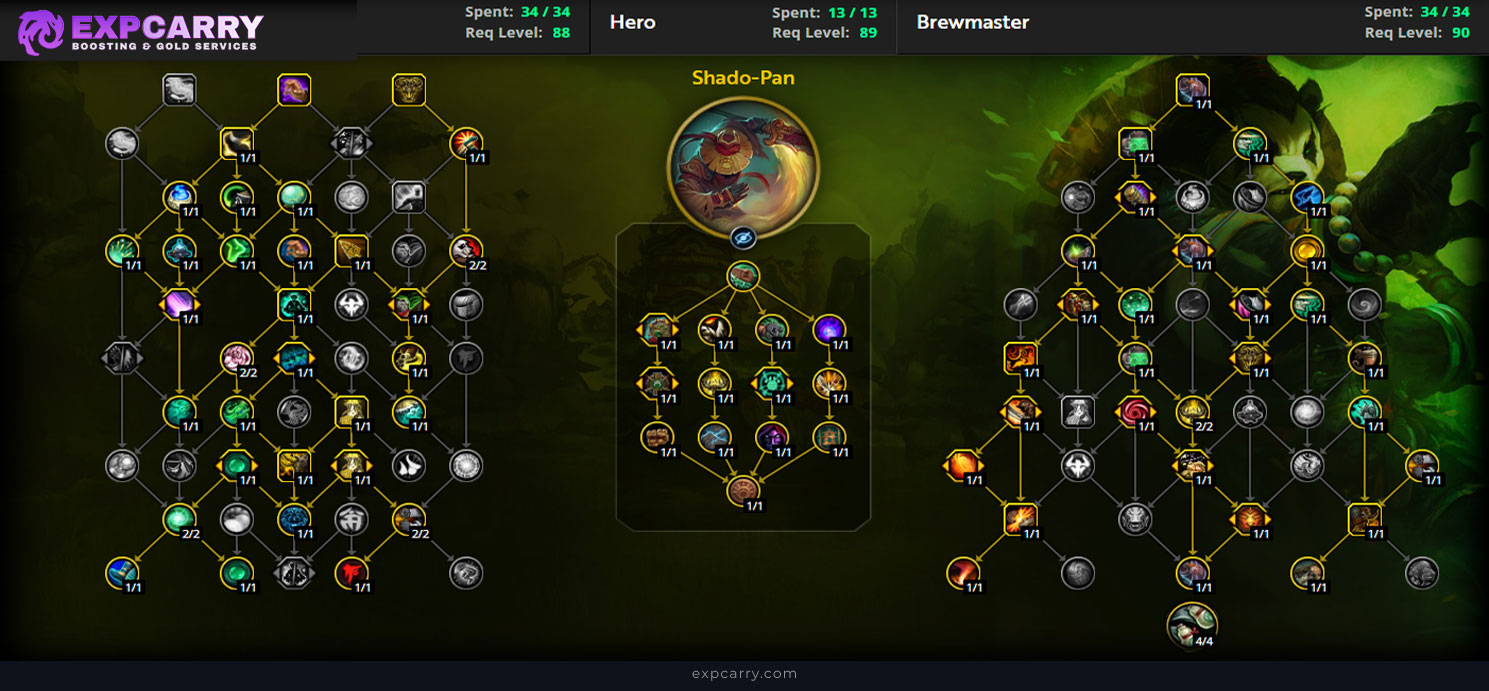This screenshot has width=1489, height=691.
Task: Open the expcarry.com footer link
Action: click(744, 673)
